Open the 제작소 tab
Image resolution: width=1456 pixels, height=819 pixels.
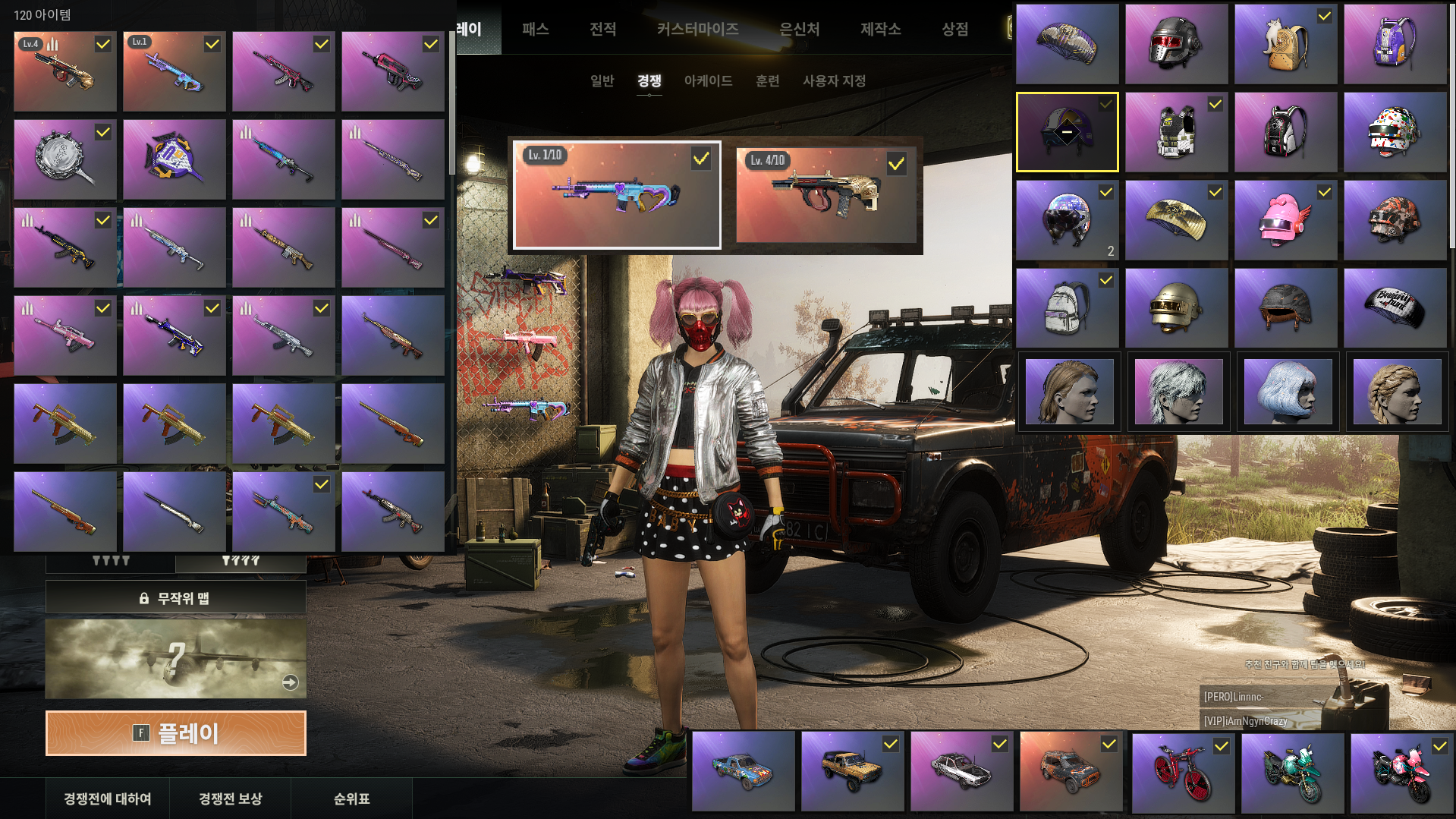click(880, 29)
